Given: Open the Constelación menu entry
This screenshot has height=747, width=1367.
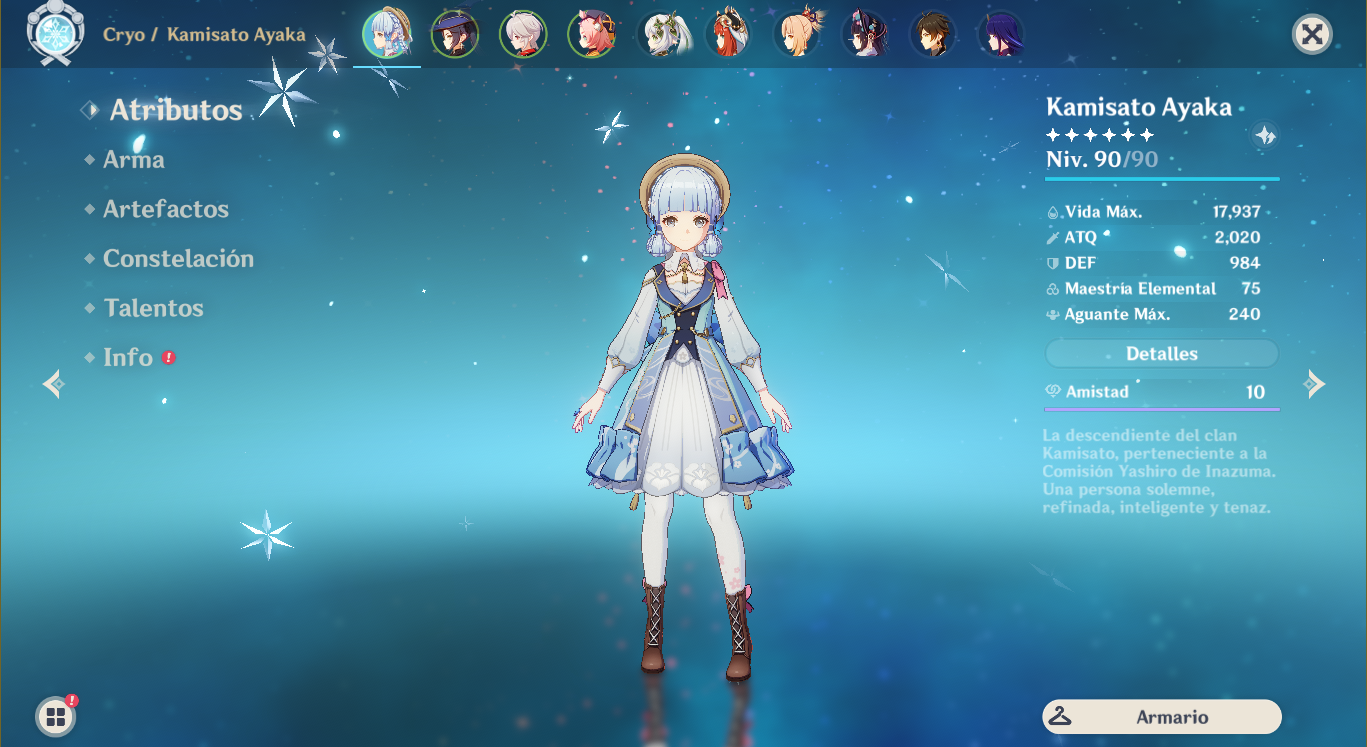Looking at the screenshot, I should (178, 258).
